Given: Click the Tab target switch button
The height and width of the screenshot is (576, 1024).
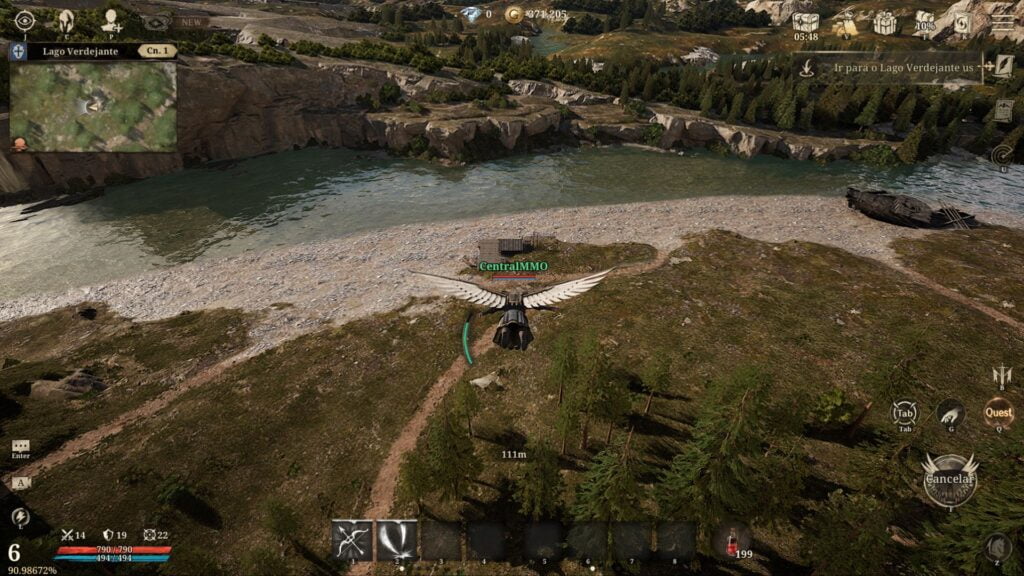Looking at the screenshot, I should 905,414.
